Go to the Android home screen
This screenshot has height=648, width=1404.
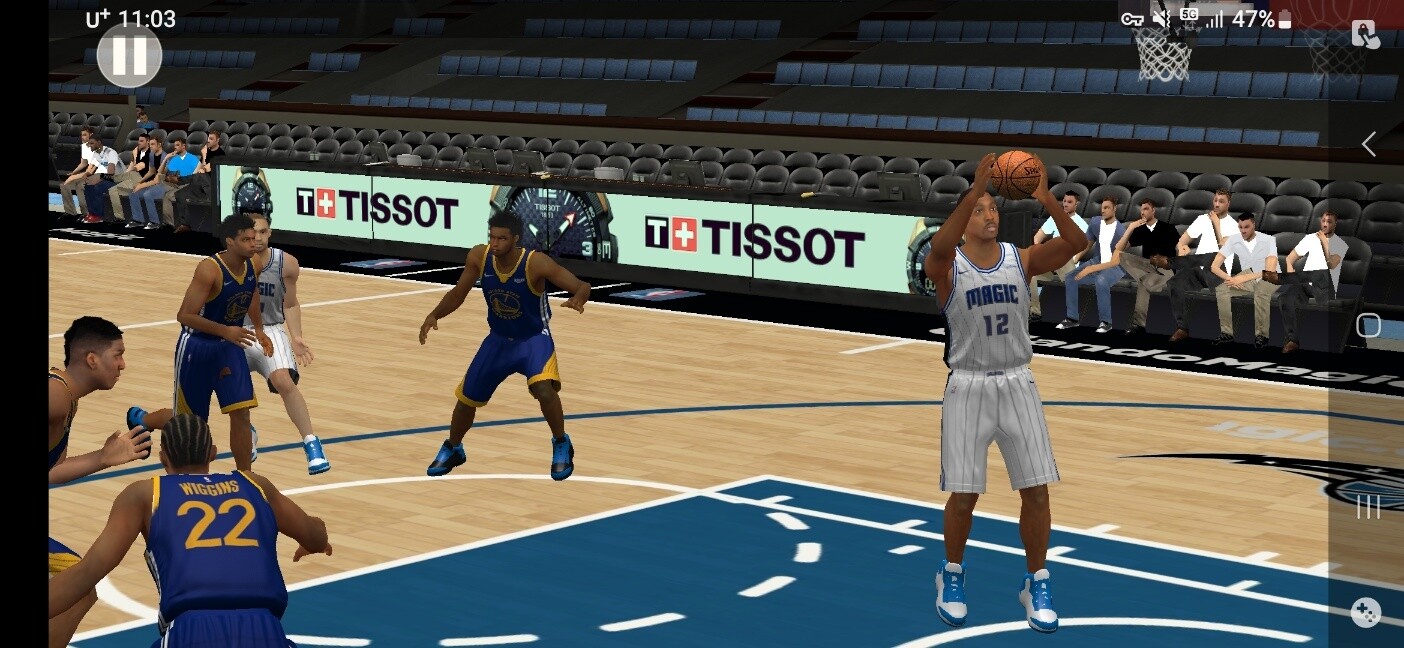tap(1368, 326)
